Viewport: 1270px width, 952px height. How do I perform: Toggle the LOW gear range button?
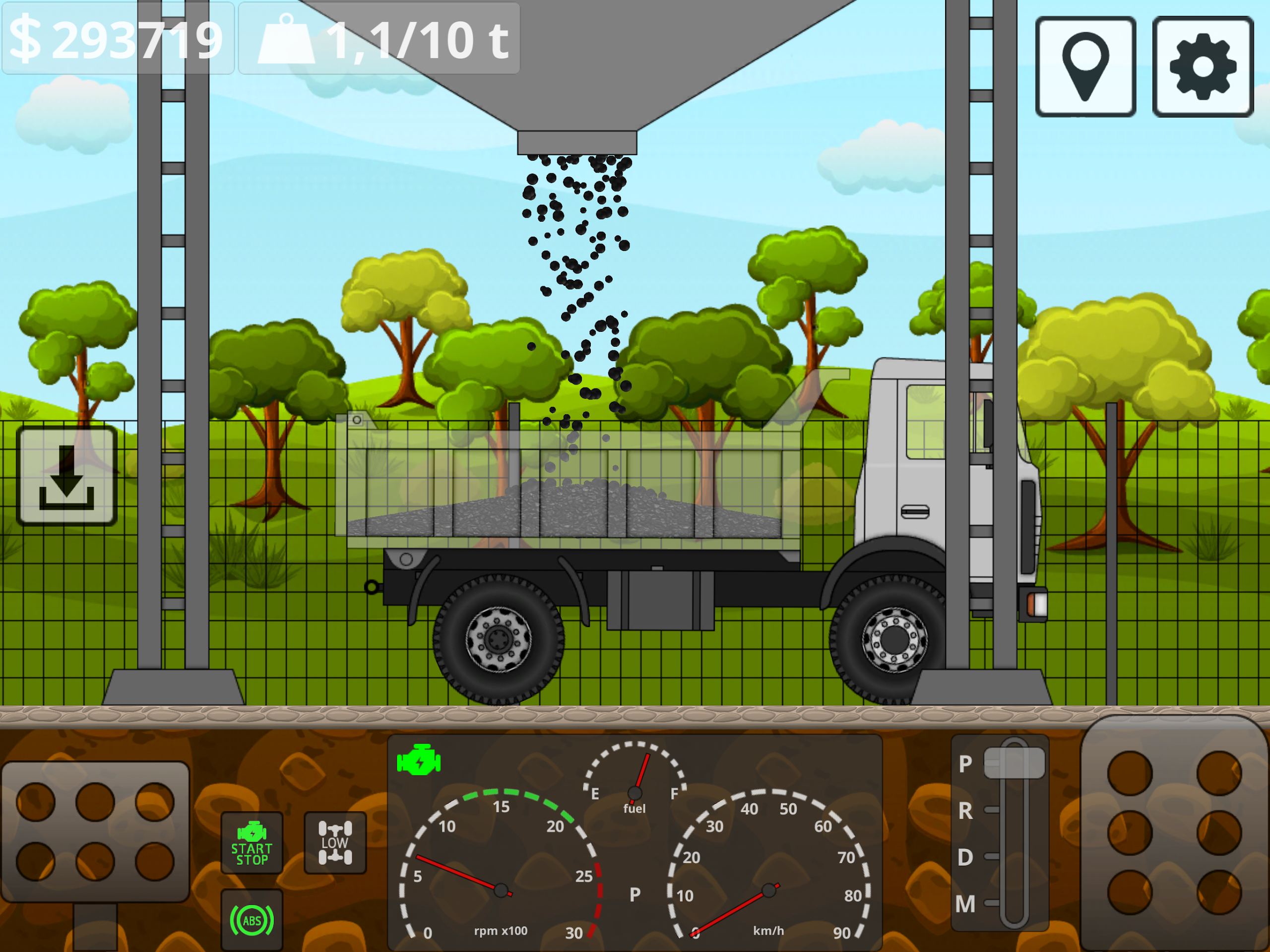coord(335,842)
